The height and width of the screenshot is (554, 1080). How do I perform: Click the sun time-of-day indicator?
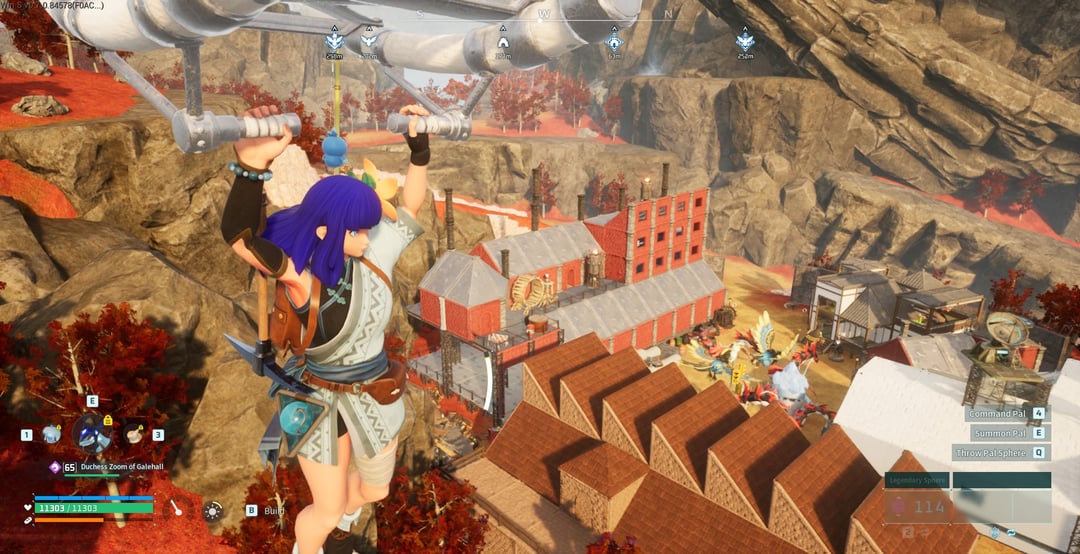click(213, 510)
